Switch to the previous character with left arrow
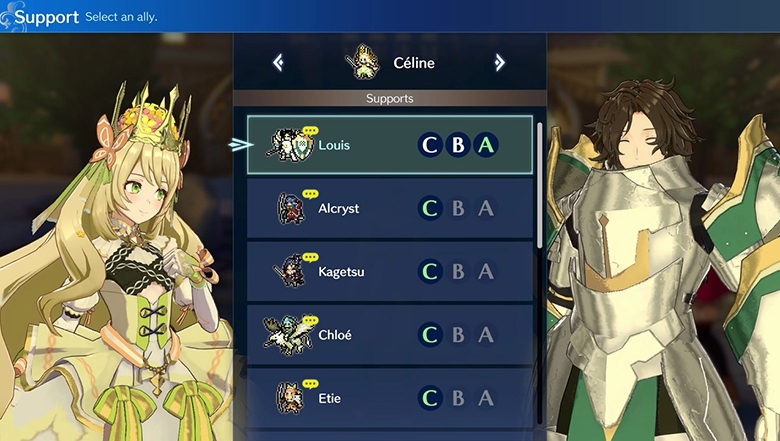The image size is (780, 441). tap(278, 63)
